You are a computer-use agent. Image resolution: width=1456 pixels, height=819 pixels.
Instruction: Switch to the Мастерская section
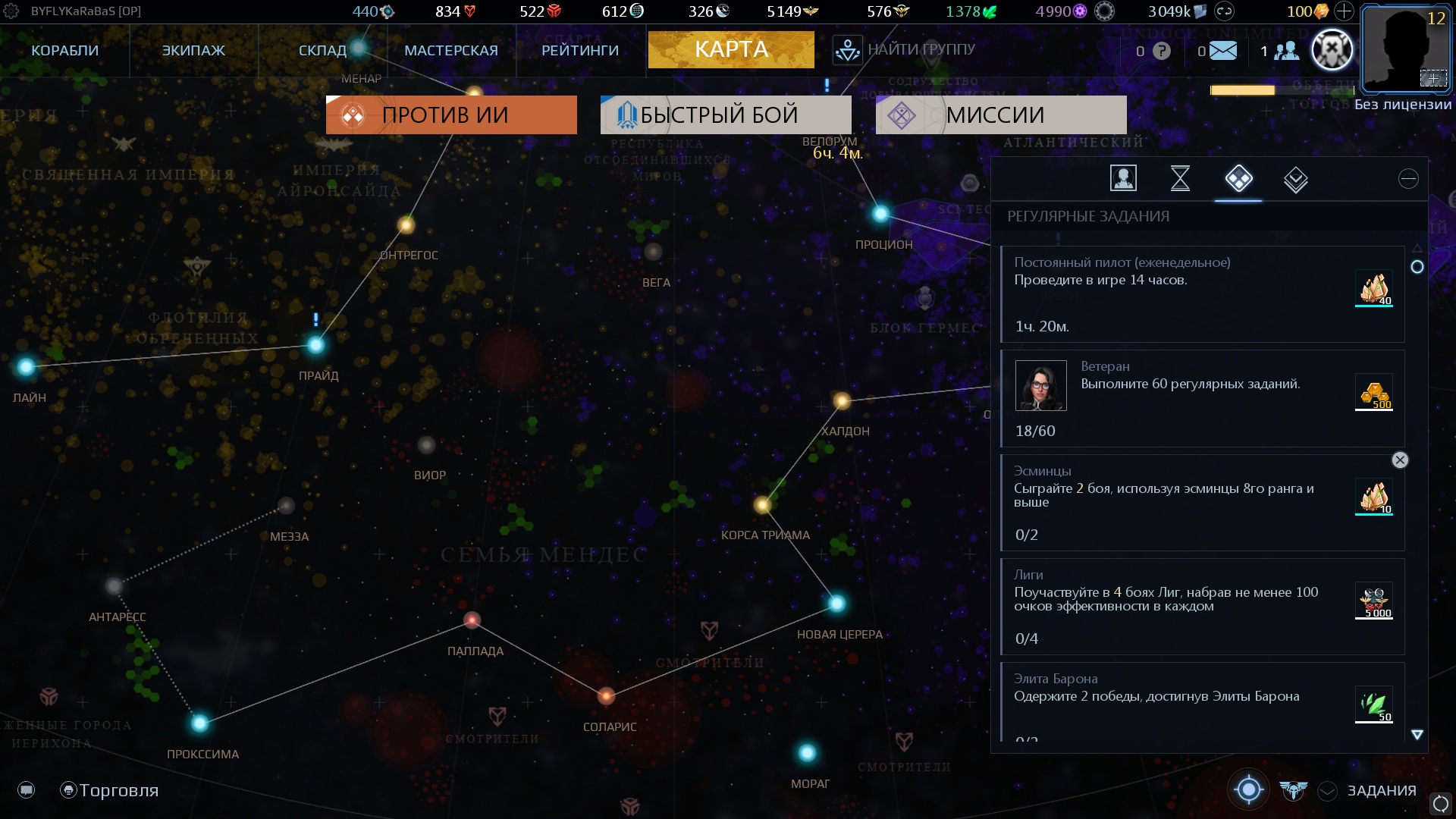pyautogui.click(x=451, y=50)
